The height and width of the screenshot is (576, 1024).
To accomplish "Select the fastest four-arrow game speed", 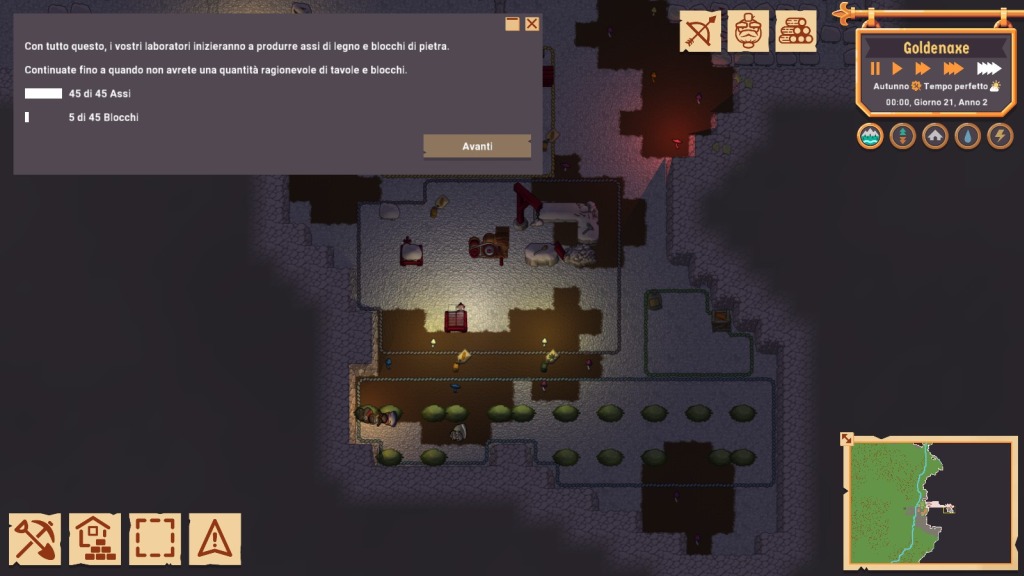I will tap(988, 69).
